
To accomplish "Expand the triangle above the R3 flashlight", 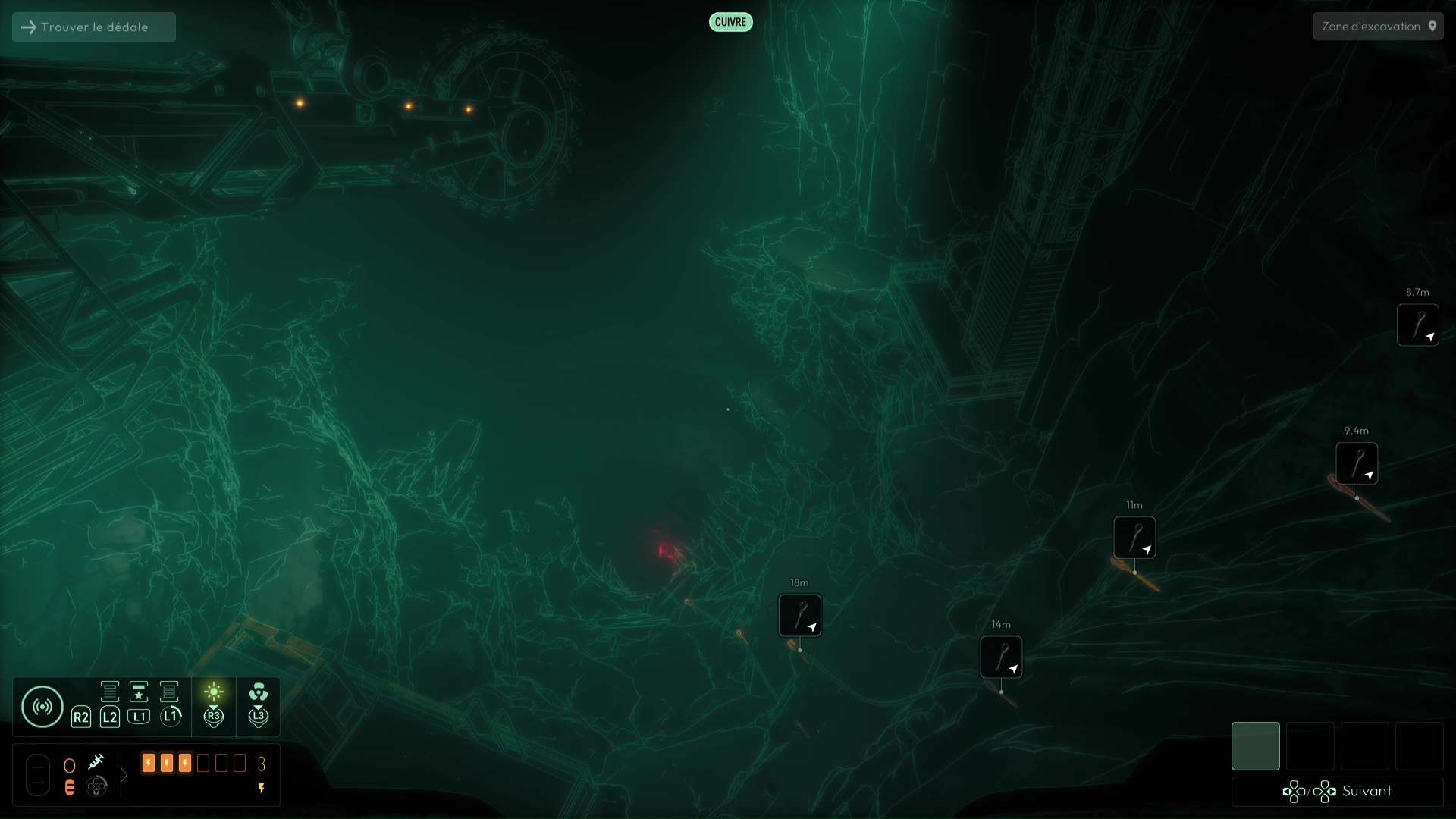I will (x=213, y=707).
